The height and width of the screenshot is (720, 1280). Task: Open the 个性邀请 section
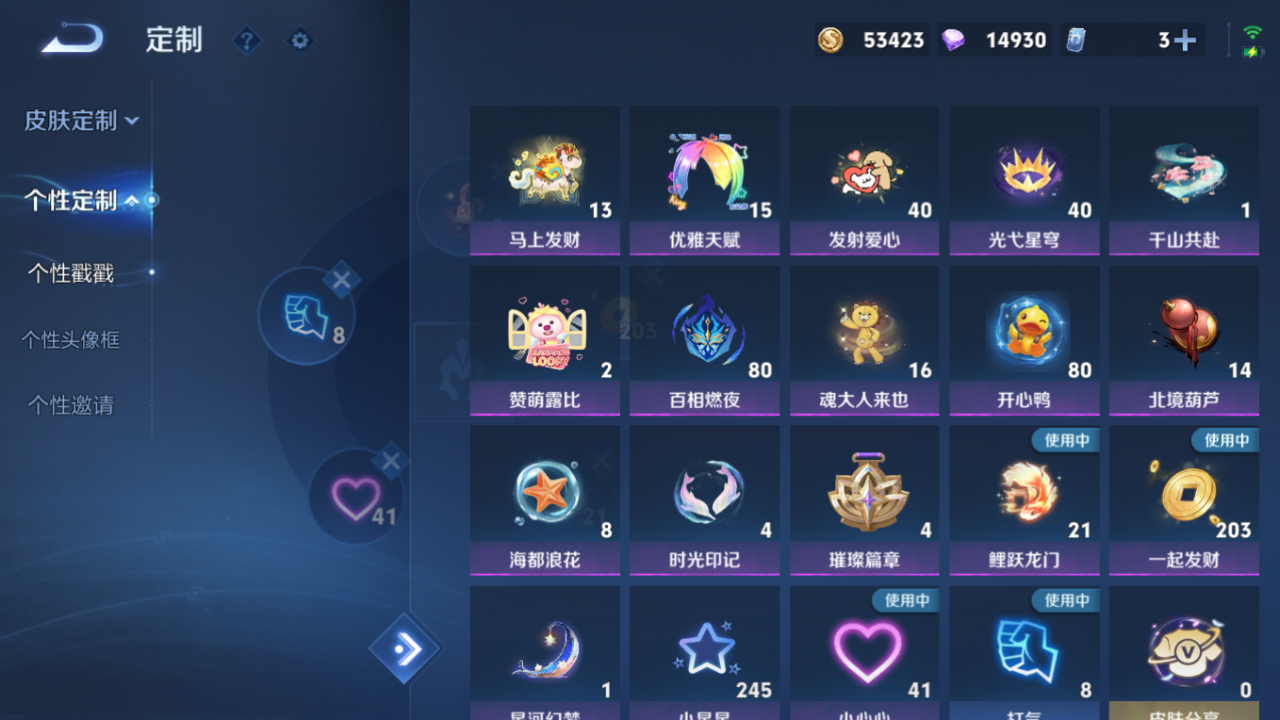[x=70, y=406]
